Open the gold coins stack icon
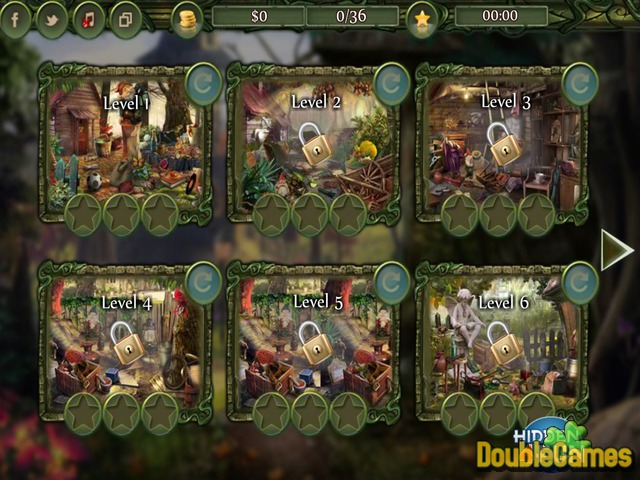640x480 pixels. (186, 18)
